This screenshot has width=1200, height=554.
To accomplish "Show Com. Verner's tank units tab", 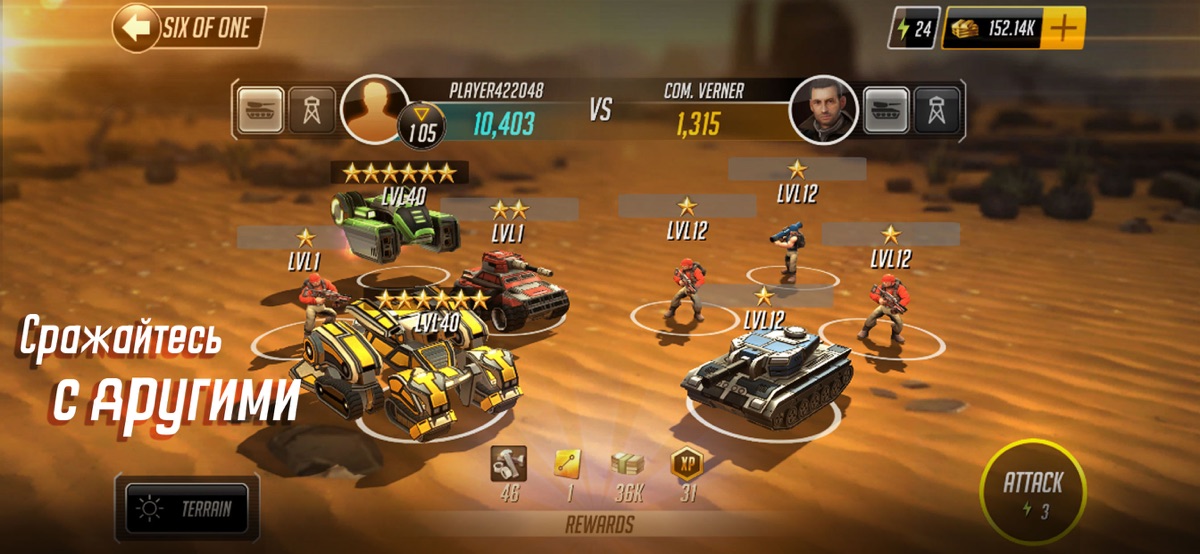I will click(x=886, y=110).
